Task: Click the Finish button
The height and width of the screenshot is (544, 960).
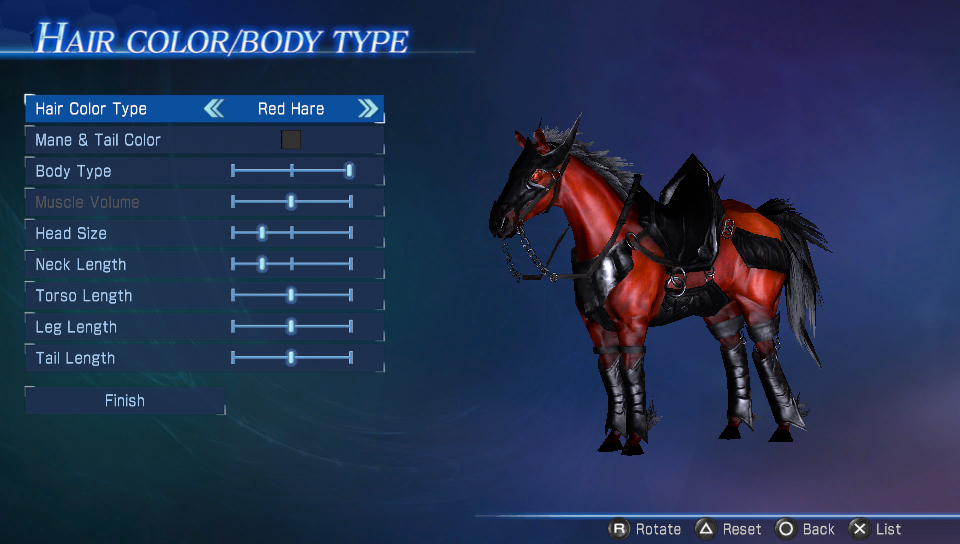Action: 125,401
